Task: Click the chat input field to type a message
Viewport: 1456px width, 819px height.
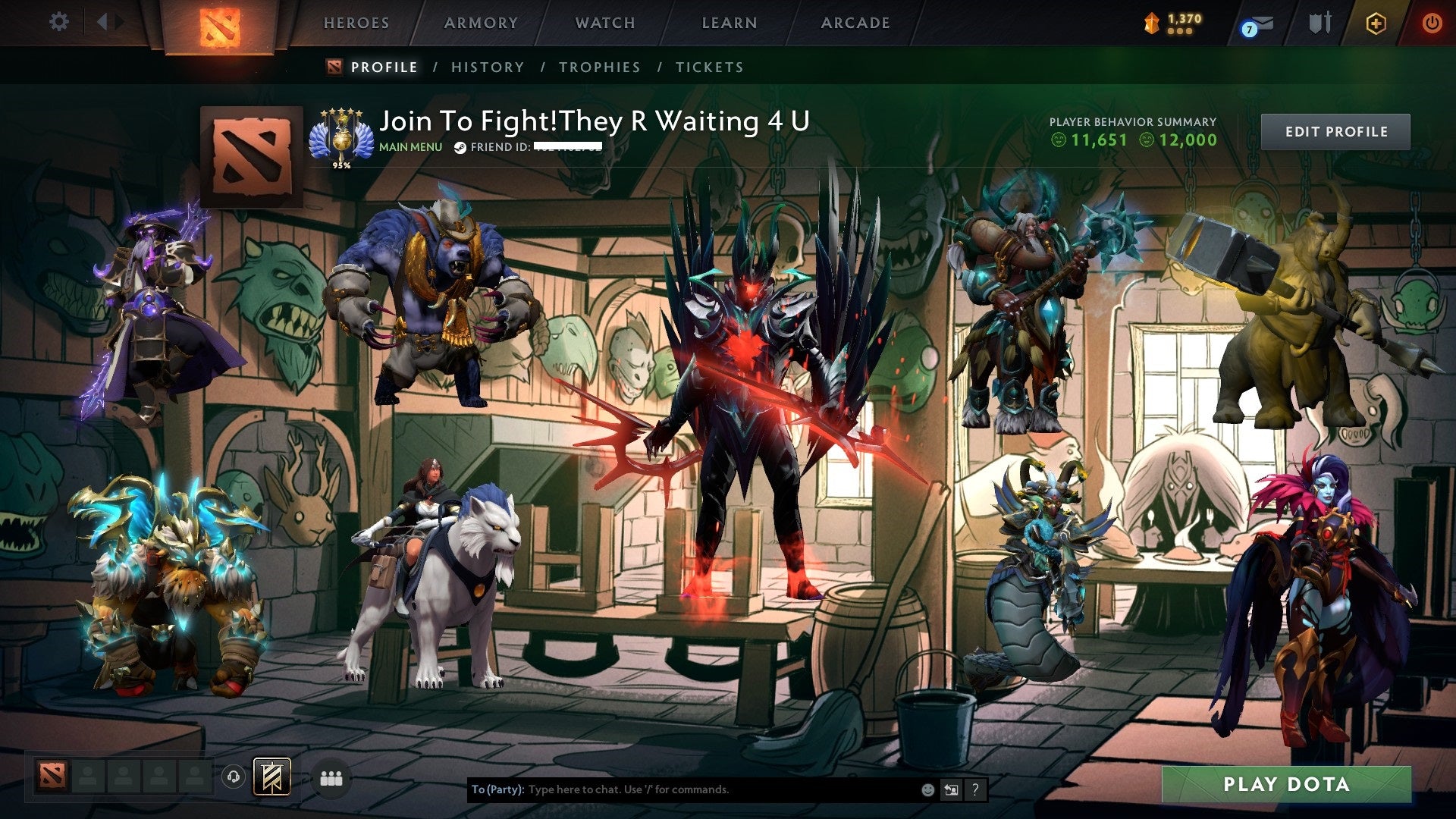Action: (682, 789)
